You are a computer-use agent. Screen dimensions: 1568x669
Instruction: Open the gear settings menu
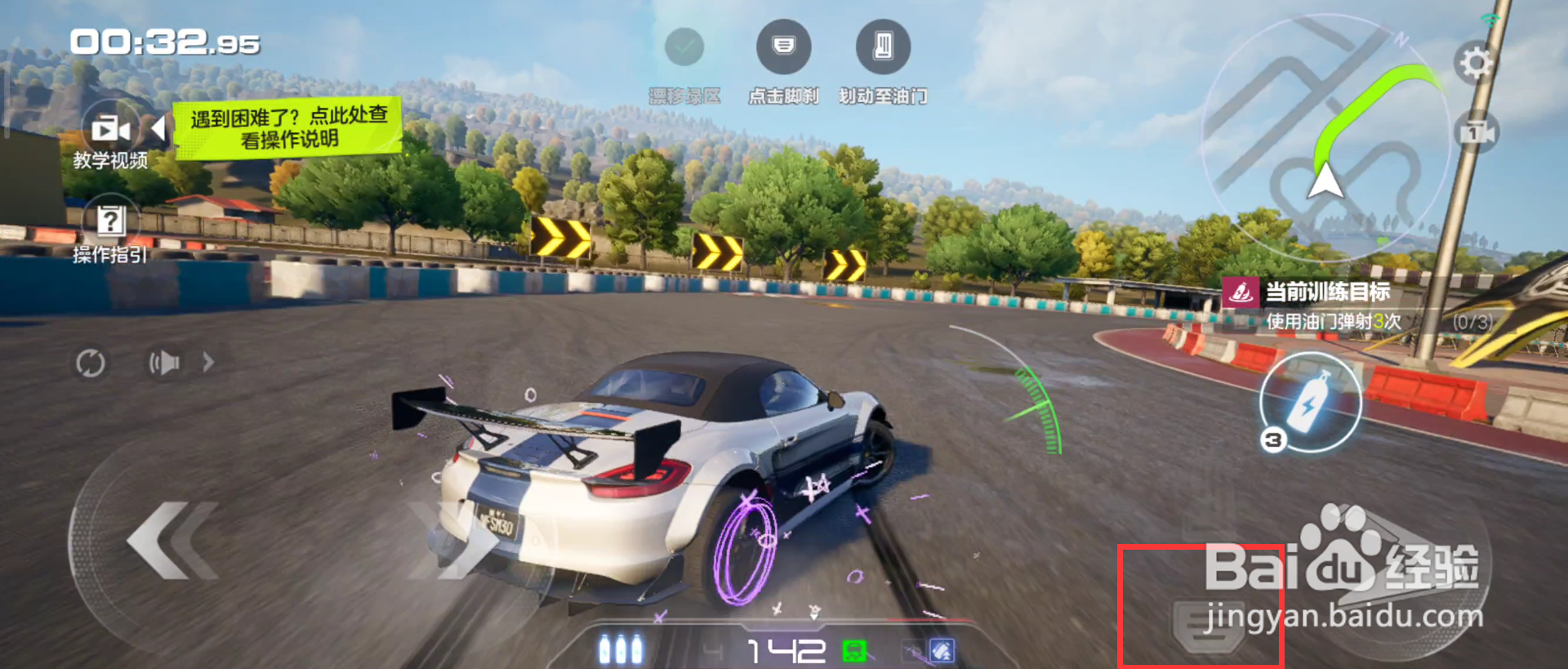coord(1475,63)
